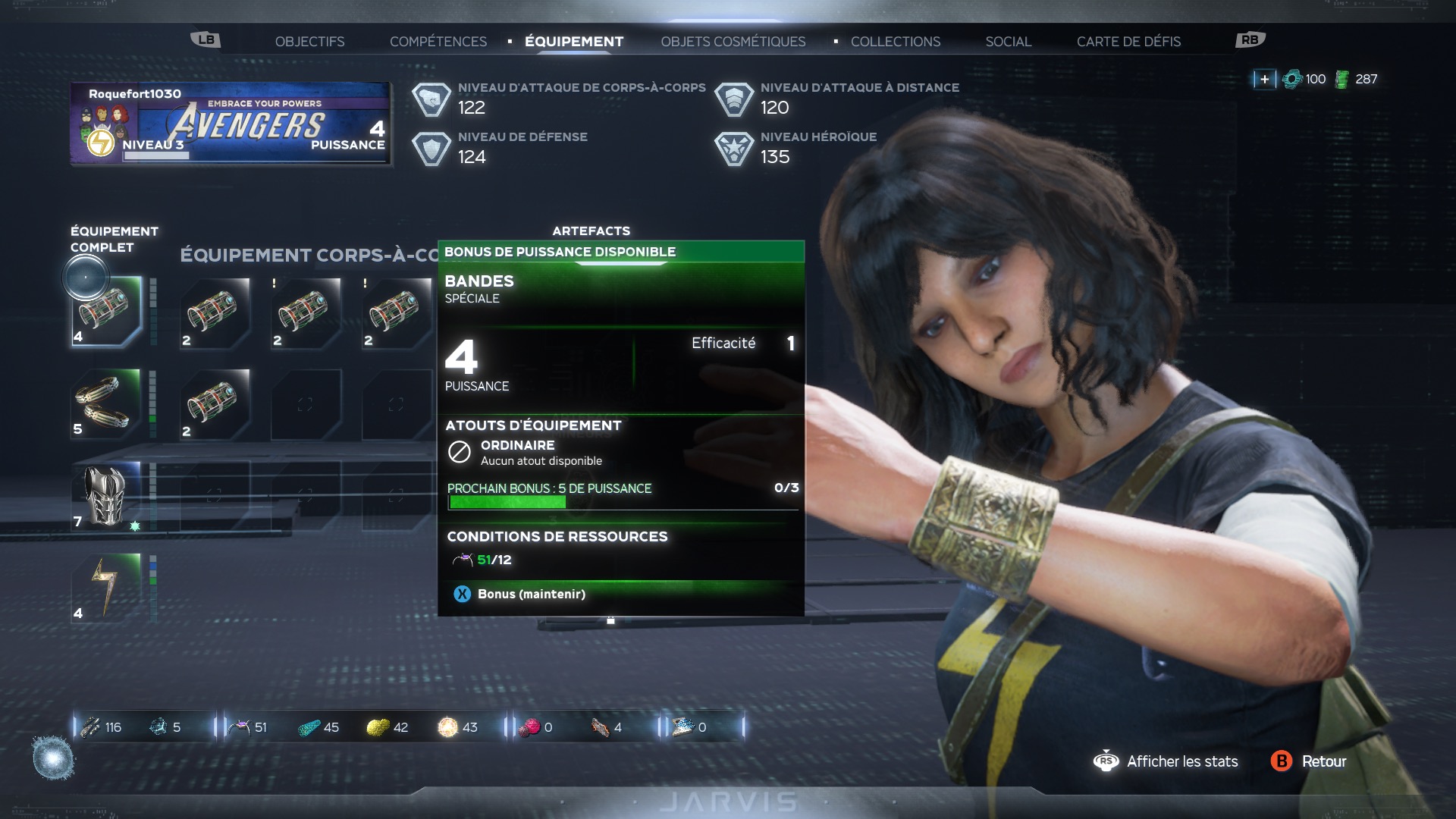Open the Carte de Défis tab

tap(1128, 42)
